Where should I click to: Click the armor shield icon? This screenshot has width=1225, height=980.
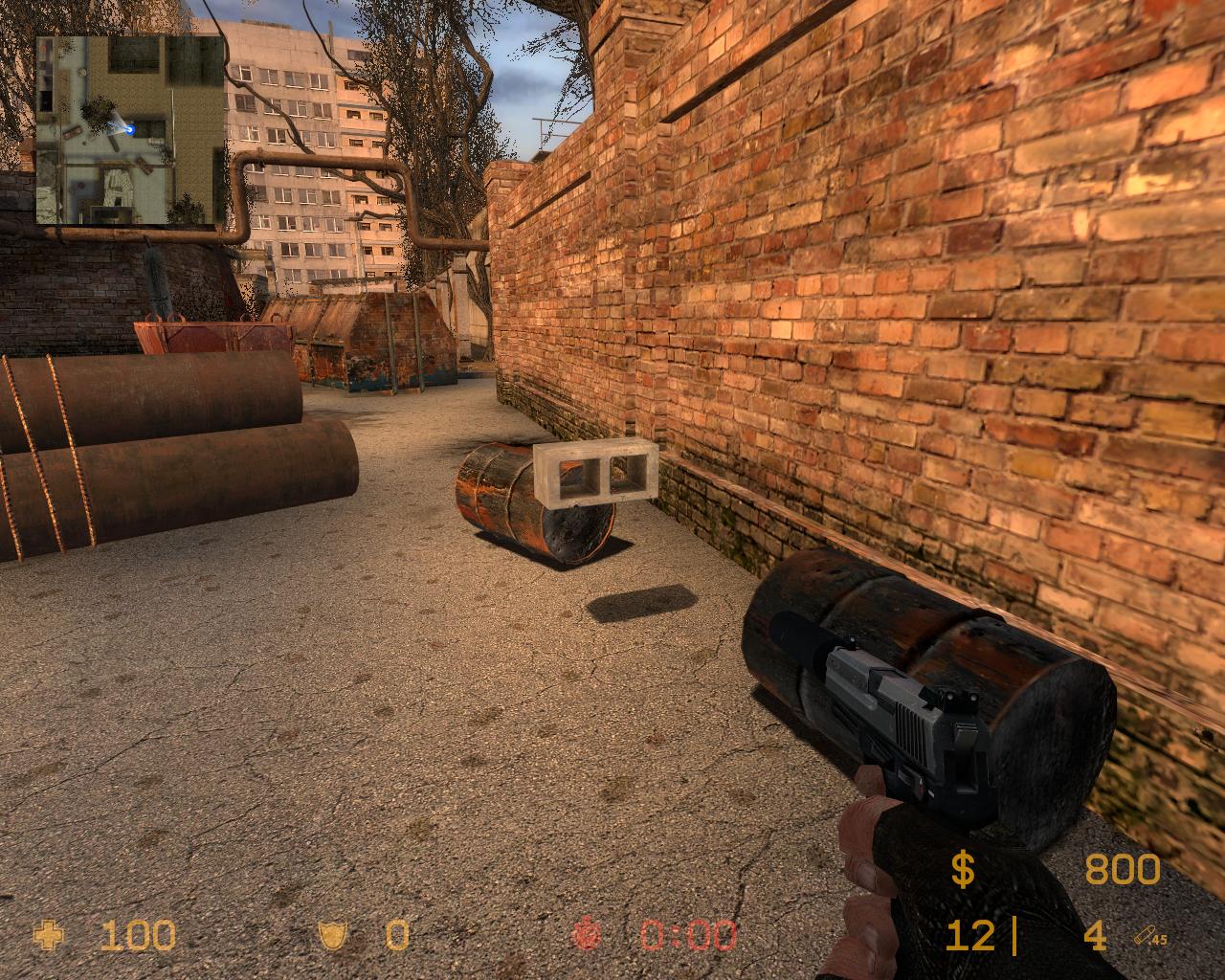tap(332, 935)
